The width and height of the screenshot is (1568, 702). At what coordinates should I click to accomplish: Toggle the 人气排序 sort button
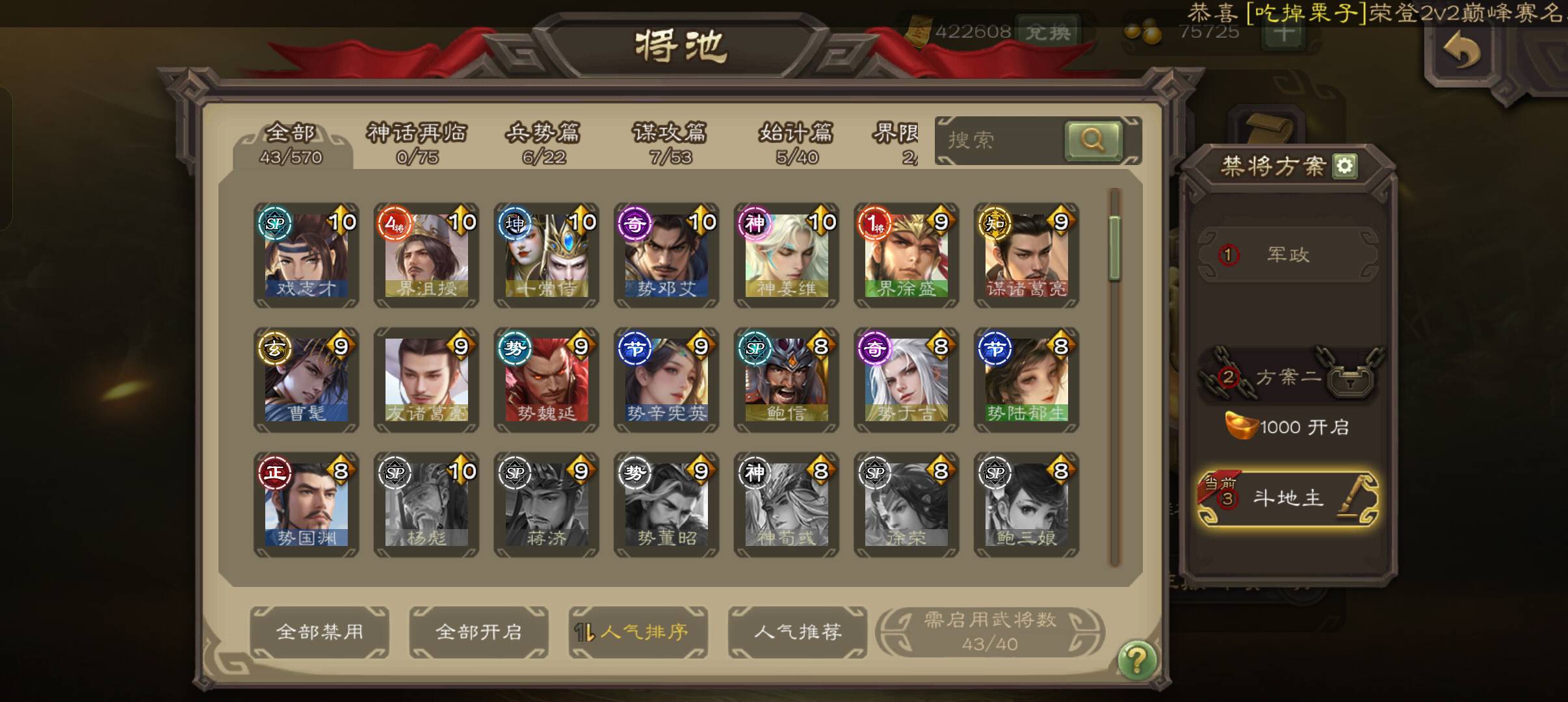tap(638, 632)
